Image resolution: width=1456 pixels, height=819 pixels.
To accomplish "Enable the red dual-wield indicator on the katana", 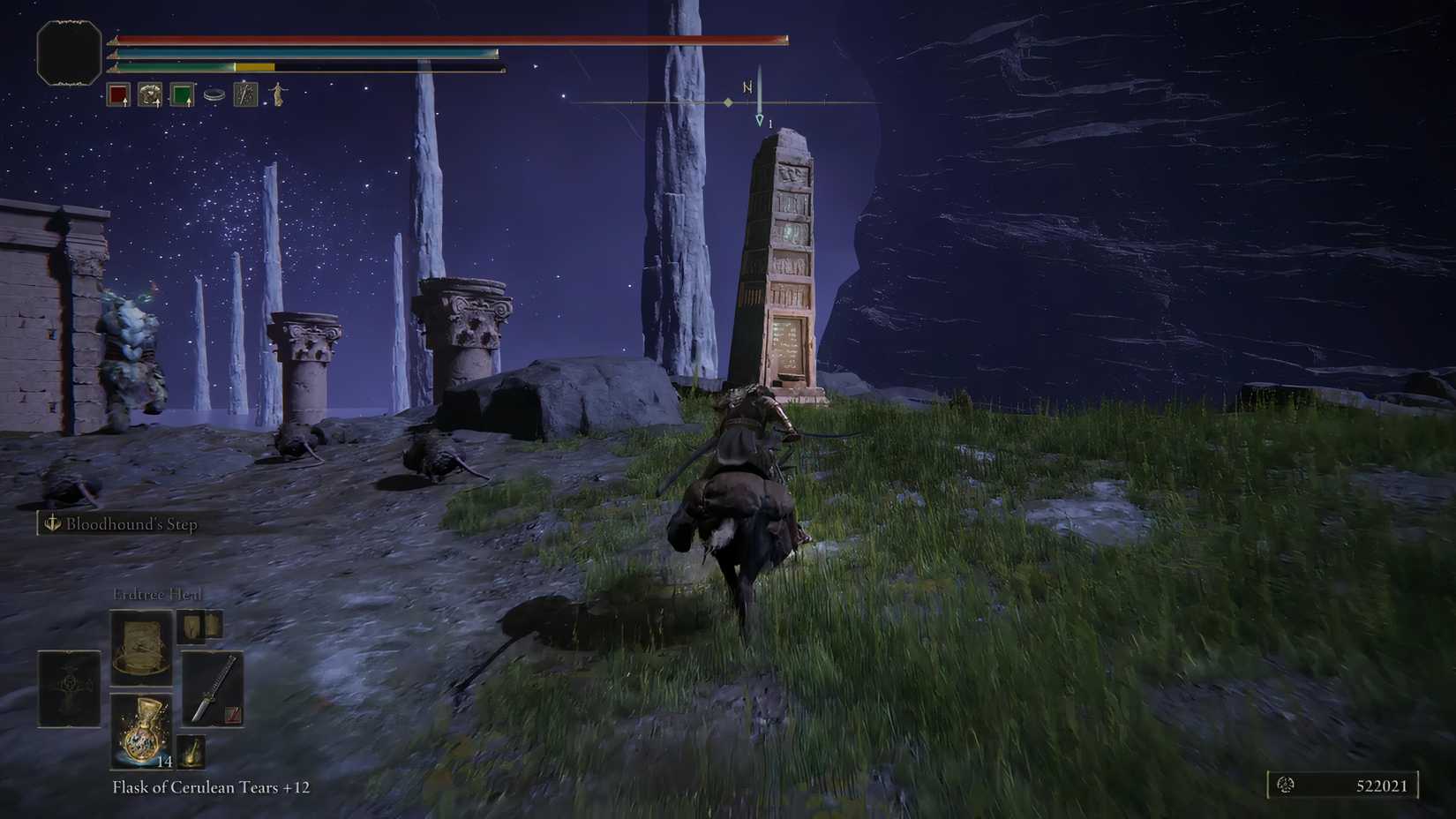I will tap(231, 713).
